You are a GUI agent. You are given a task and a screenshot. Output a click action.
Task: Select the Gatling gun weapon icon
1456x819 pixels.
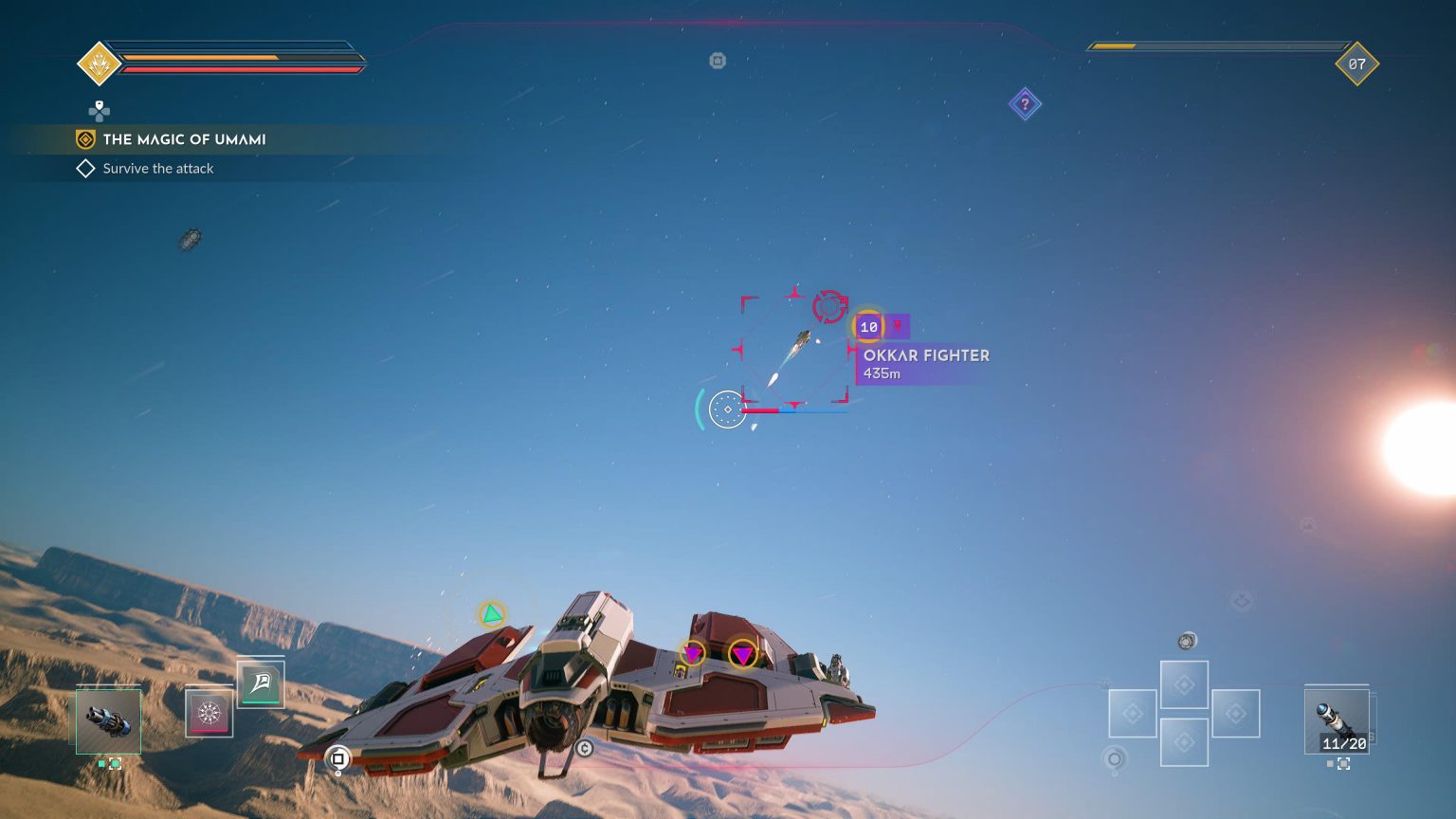(x=108, y=721)
